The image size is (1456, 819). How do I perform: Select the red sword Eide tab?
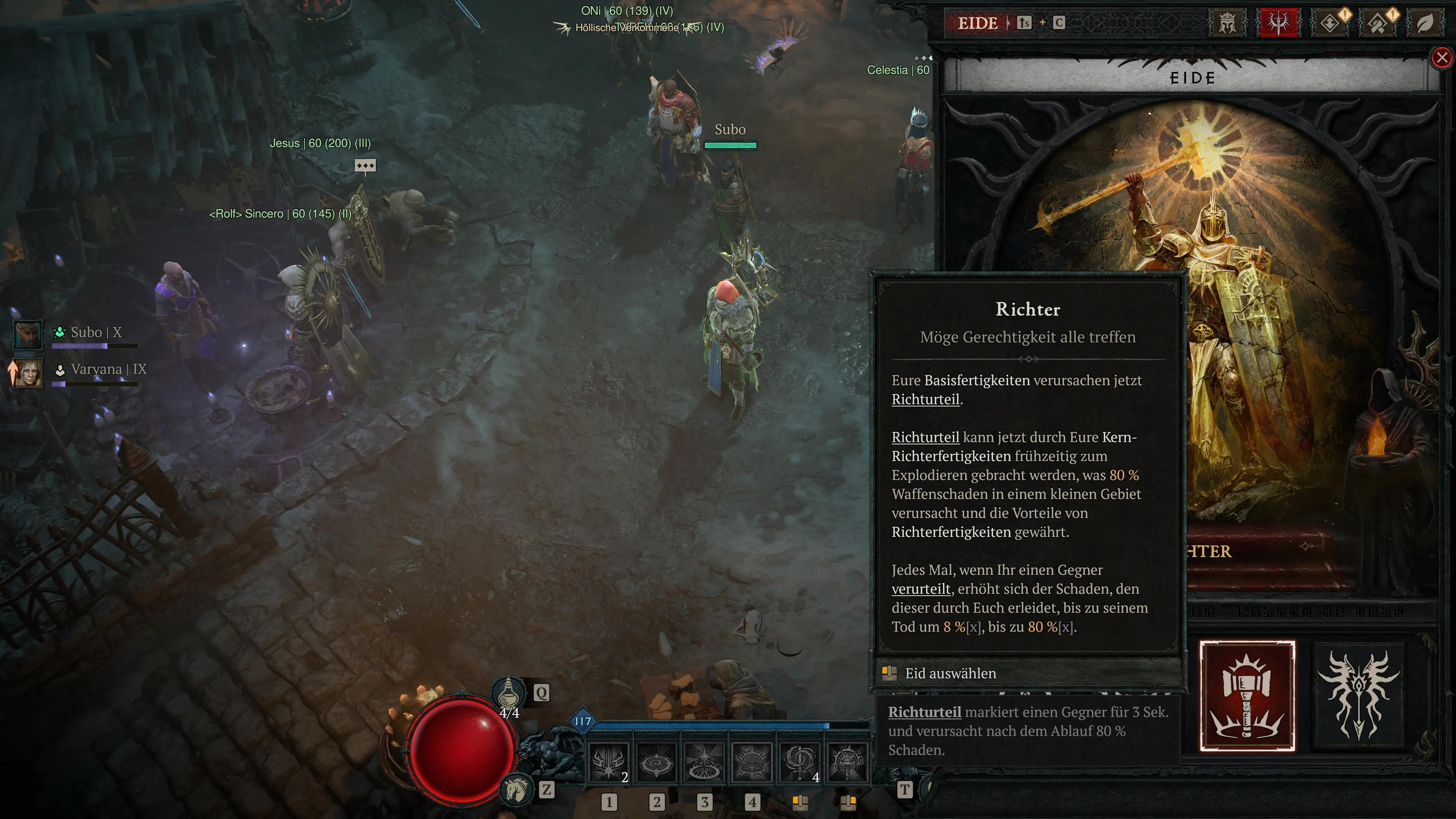[1278, 23]
